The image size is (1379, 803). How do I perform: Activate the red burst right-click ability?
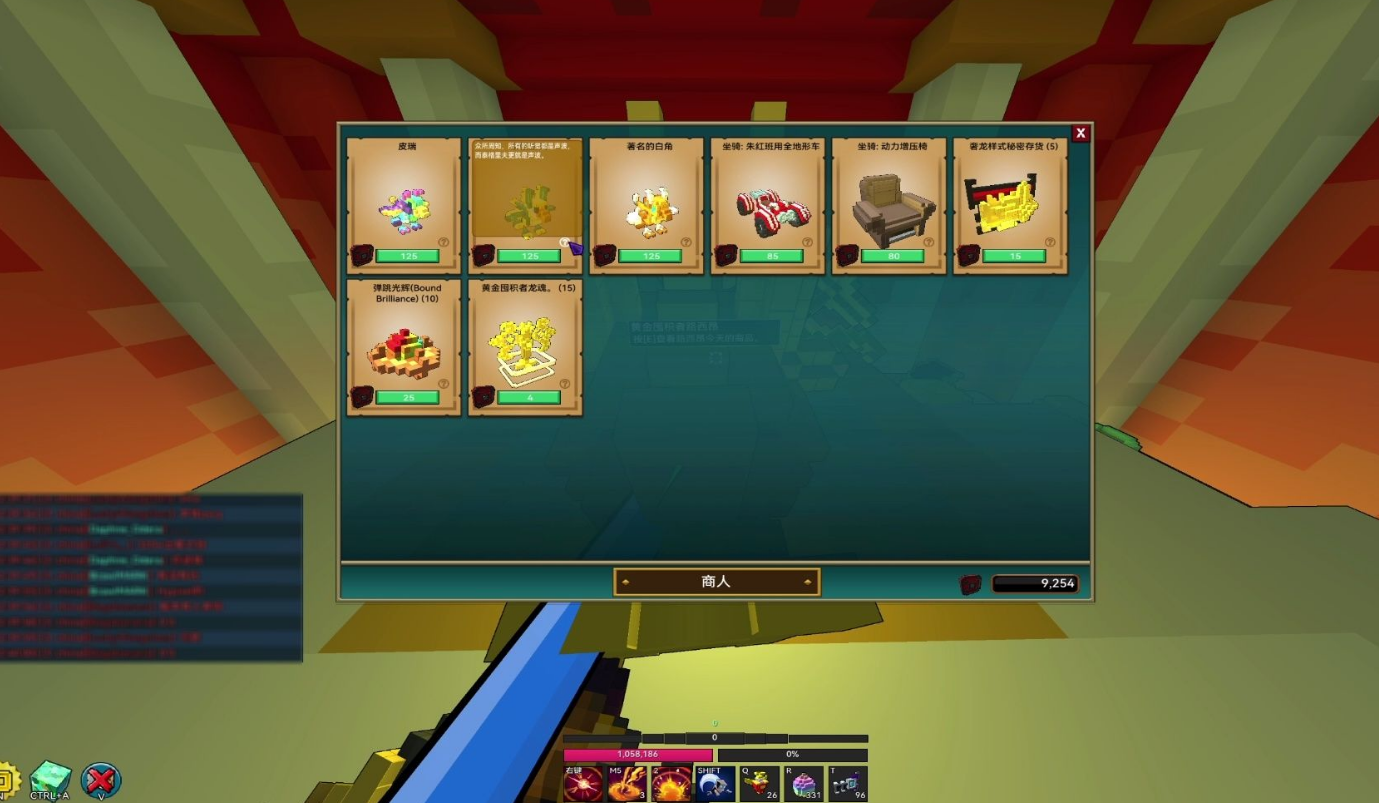pyautogui.click(x=582, y=783)
